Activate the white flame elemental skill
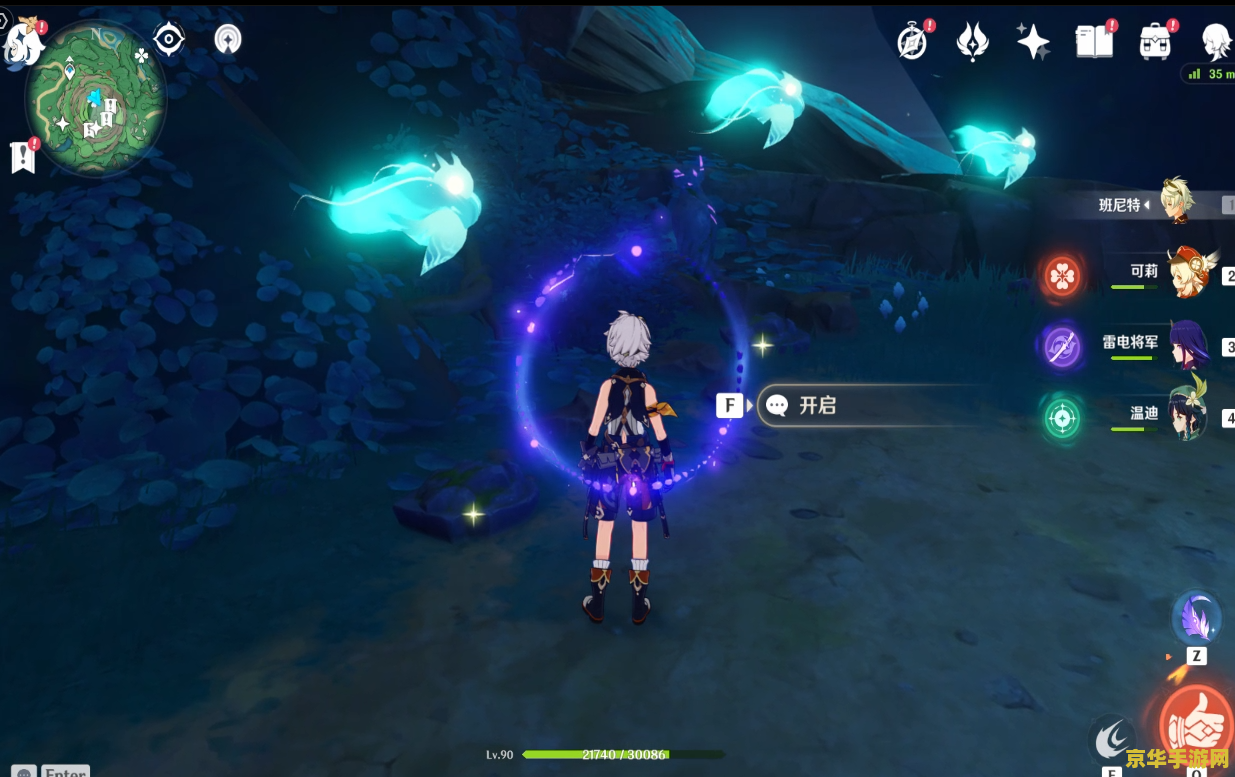1235x777 pixels. coord(1112,740)
